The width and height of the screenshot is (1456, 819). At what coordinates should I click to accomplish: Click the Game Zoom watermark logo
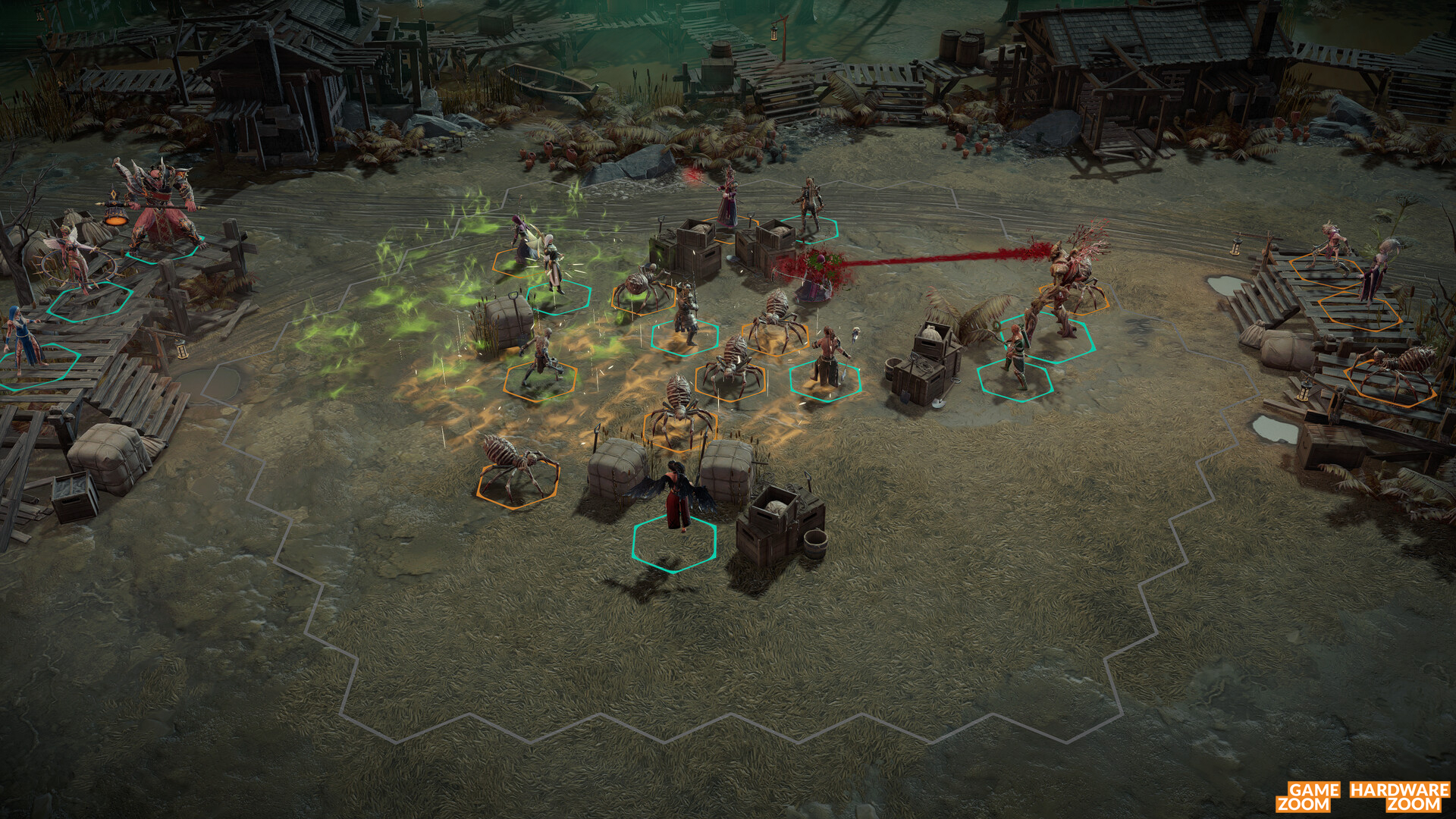click(1308, 796)
